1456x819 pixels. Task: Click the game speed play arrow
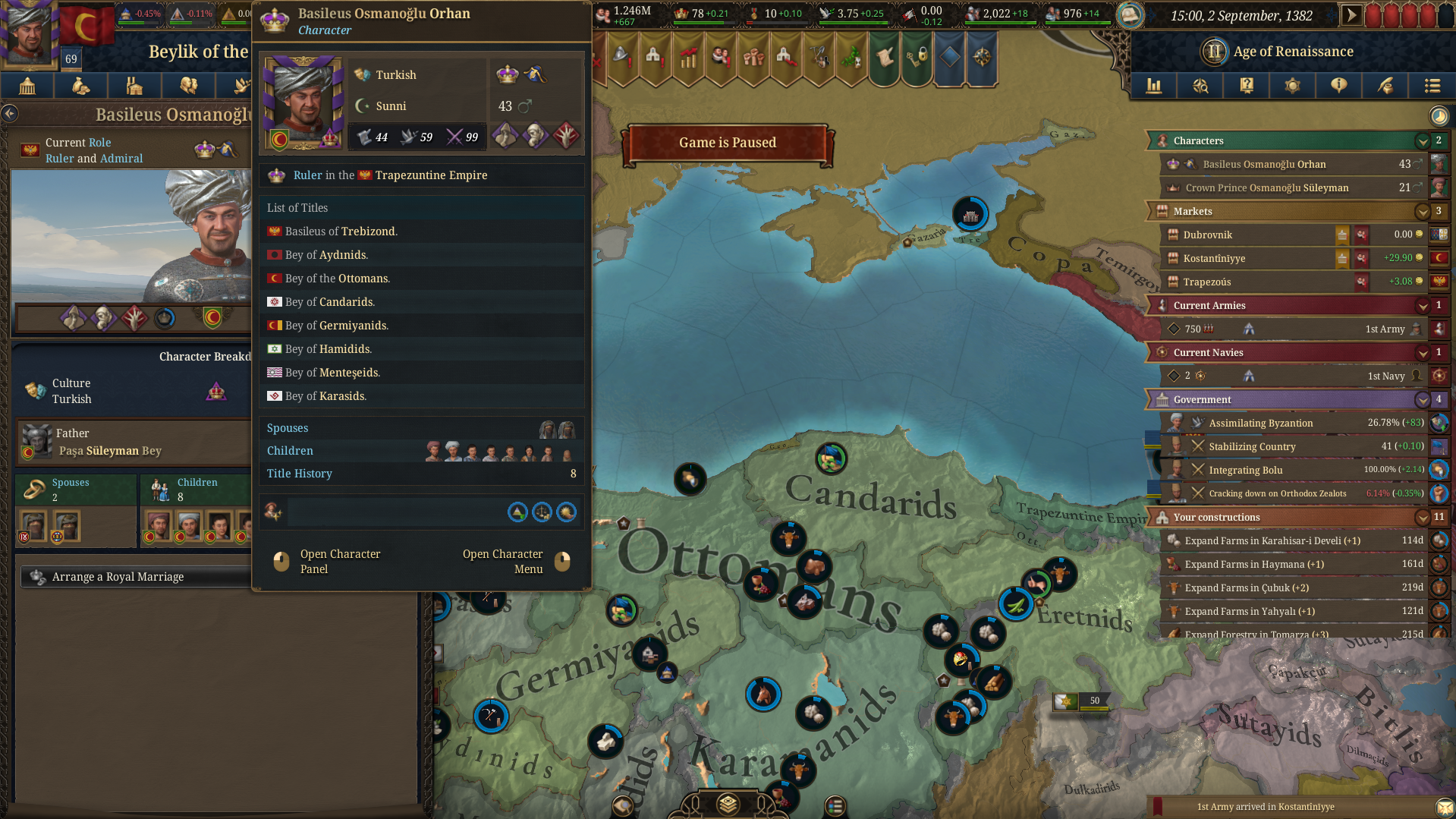pyautogui.click(x=1351, y=15)
